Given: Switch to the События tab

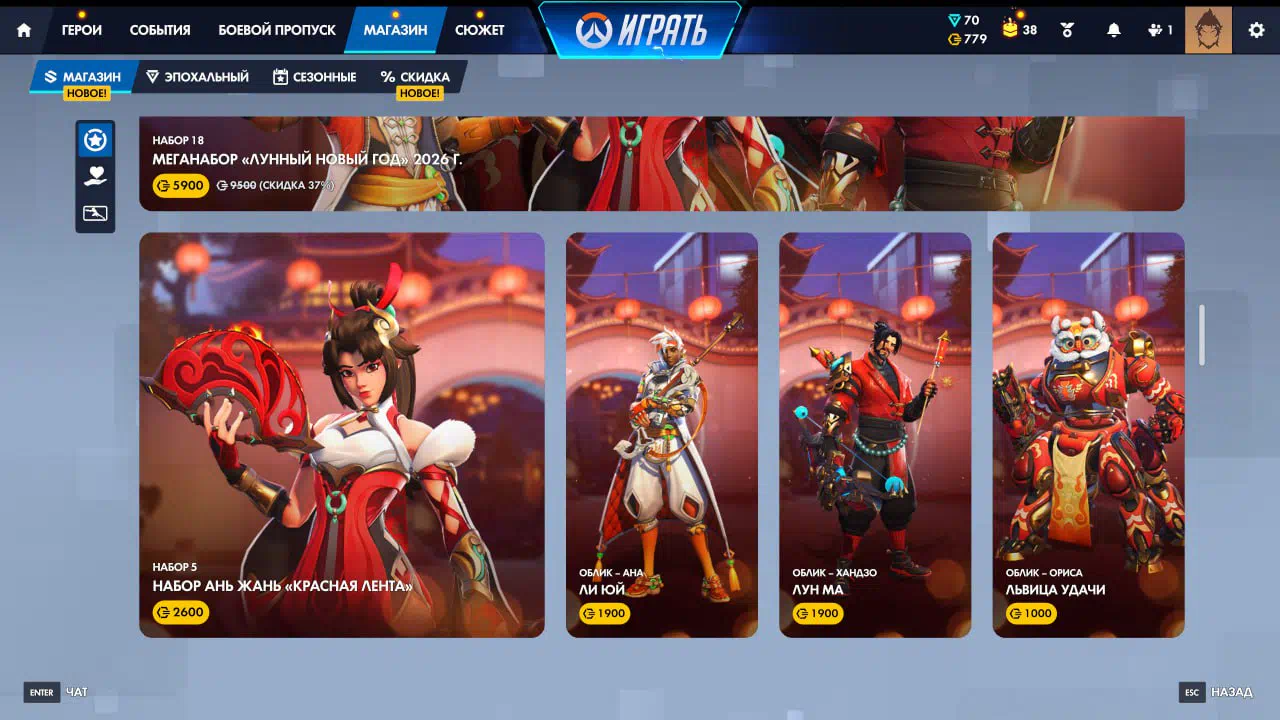Looking at the screenshot, I should 160,30.
